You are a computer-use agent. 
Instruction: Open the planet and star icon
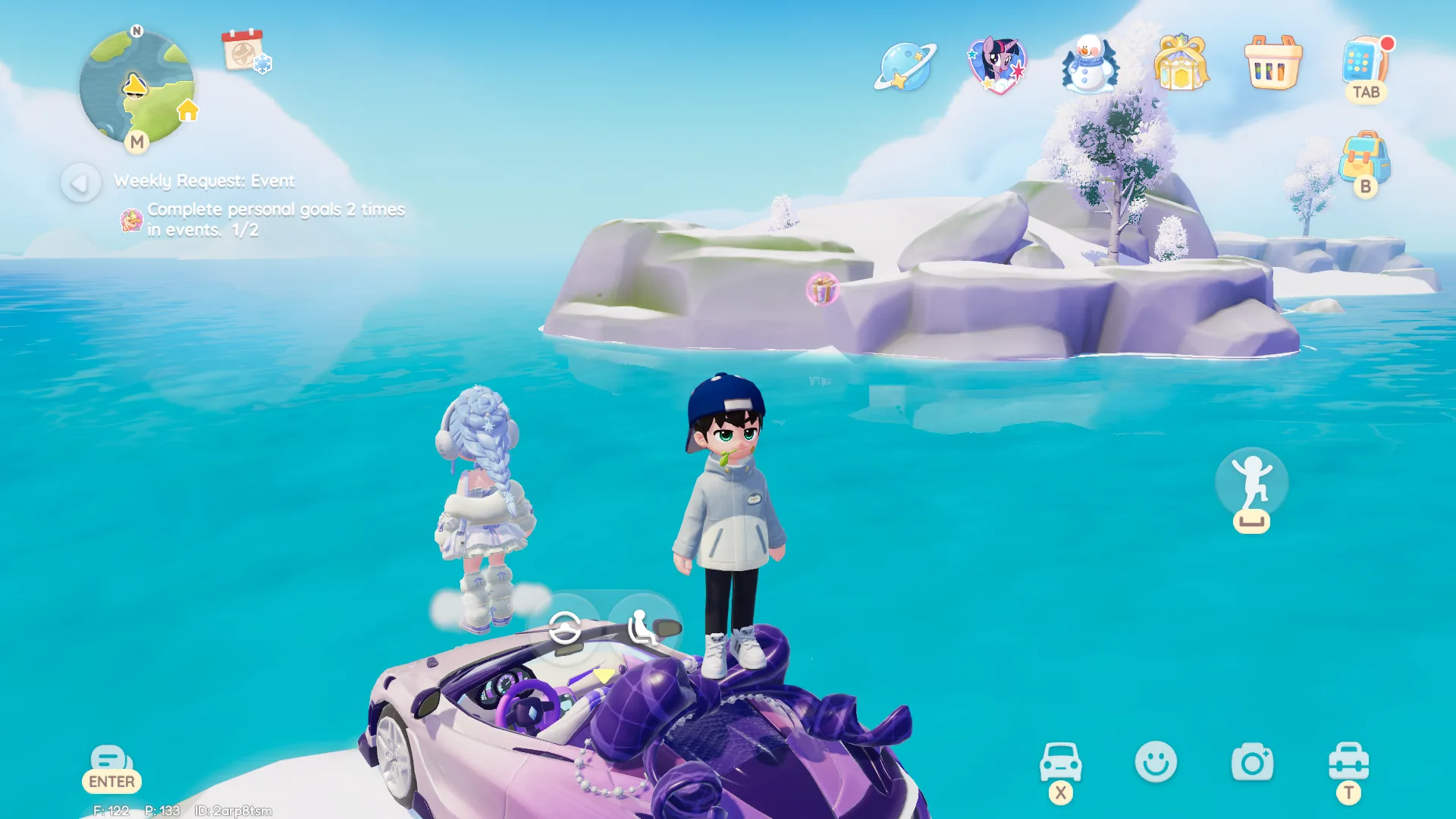[905, 67]
